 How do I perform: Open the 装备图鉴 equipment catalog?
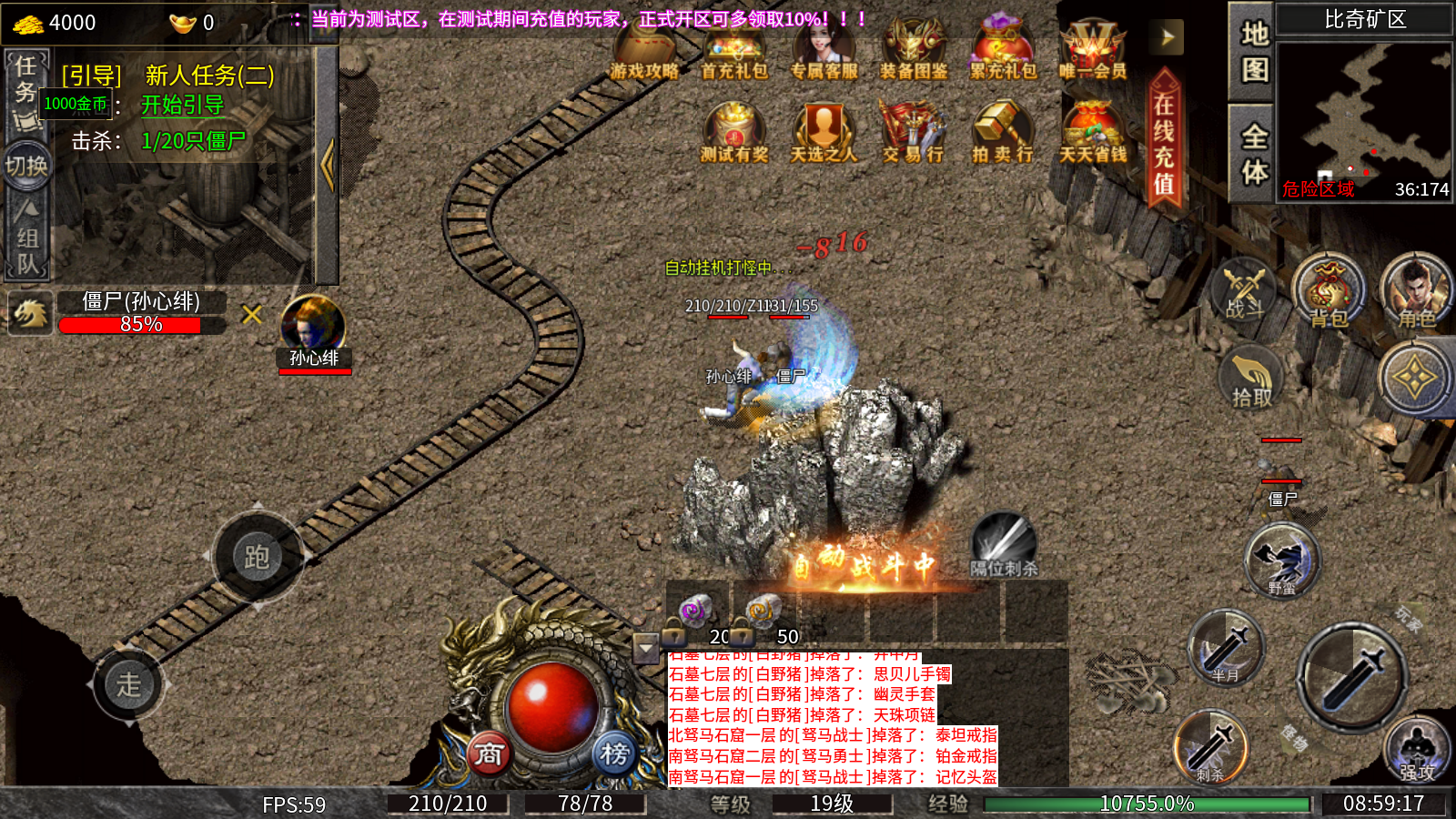[x=914, y=50]
